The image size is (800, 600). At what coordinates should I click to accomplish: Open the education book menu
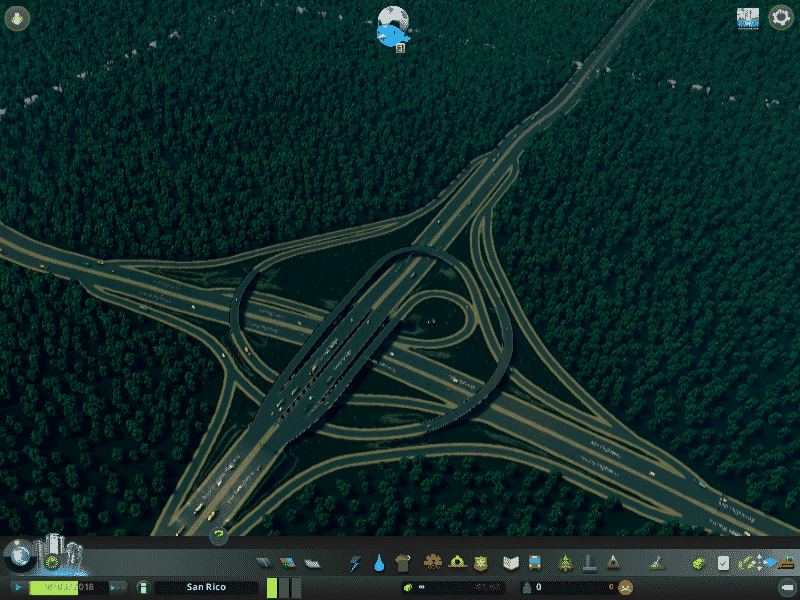pos(511,563)
